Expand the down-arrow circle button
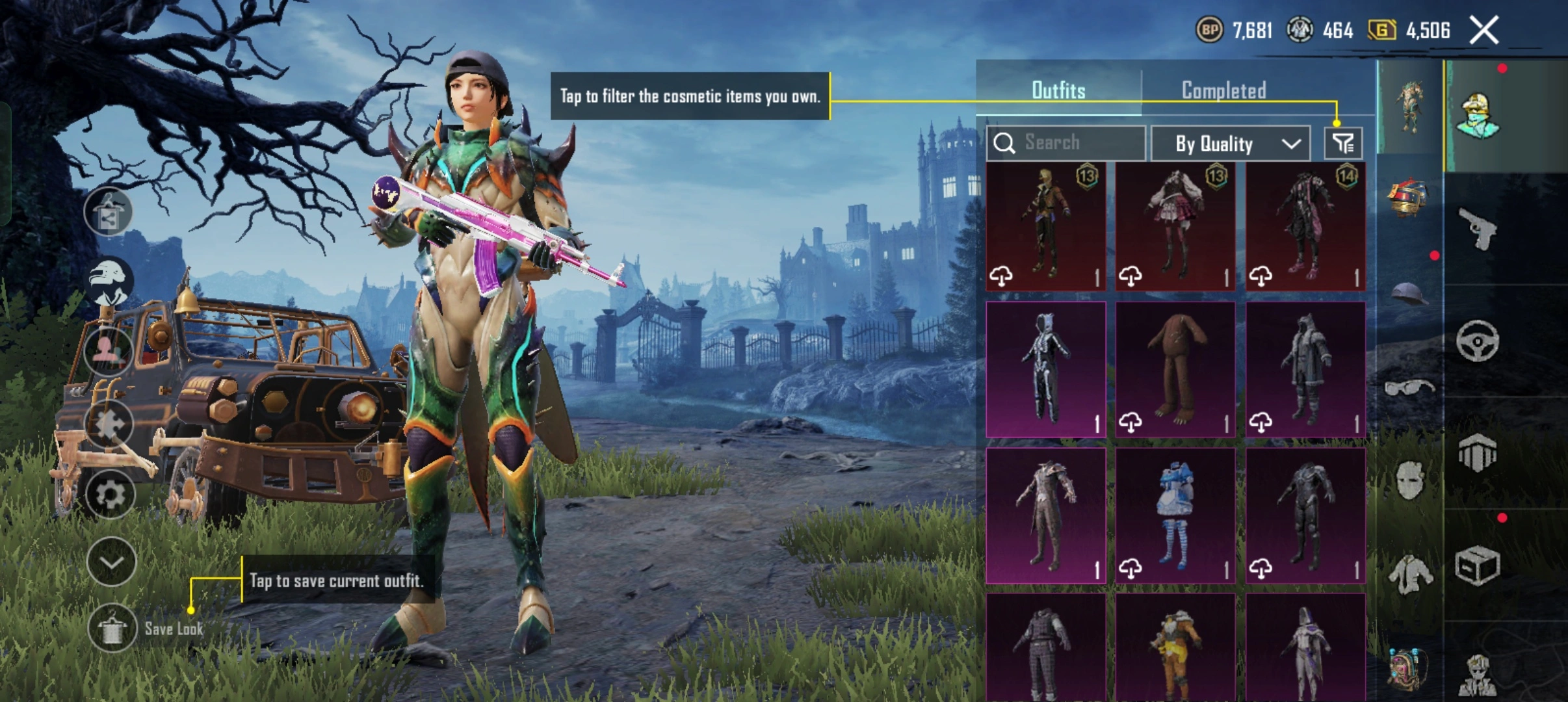 click(111, 562)
